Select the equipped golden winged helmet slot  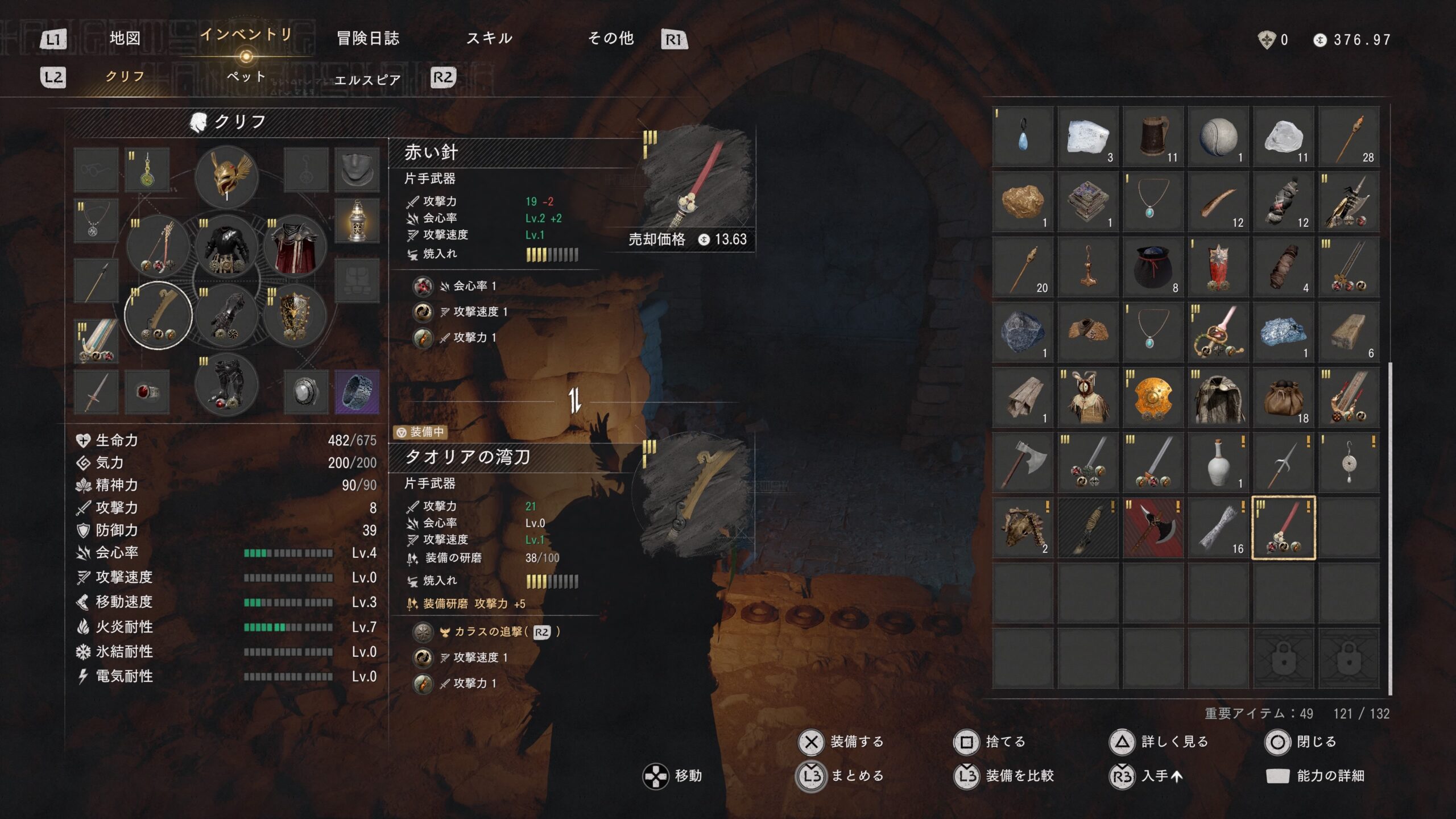pyautogui.click(x=226, y=176)
